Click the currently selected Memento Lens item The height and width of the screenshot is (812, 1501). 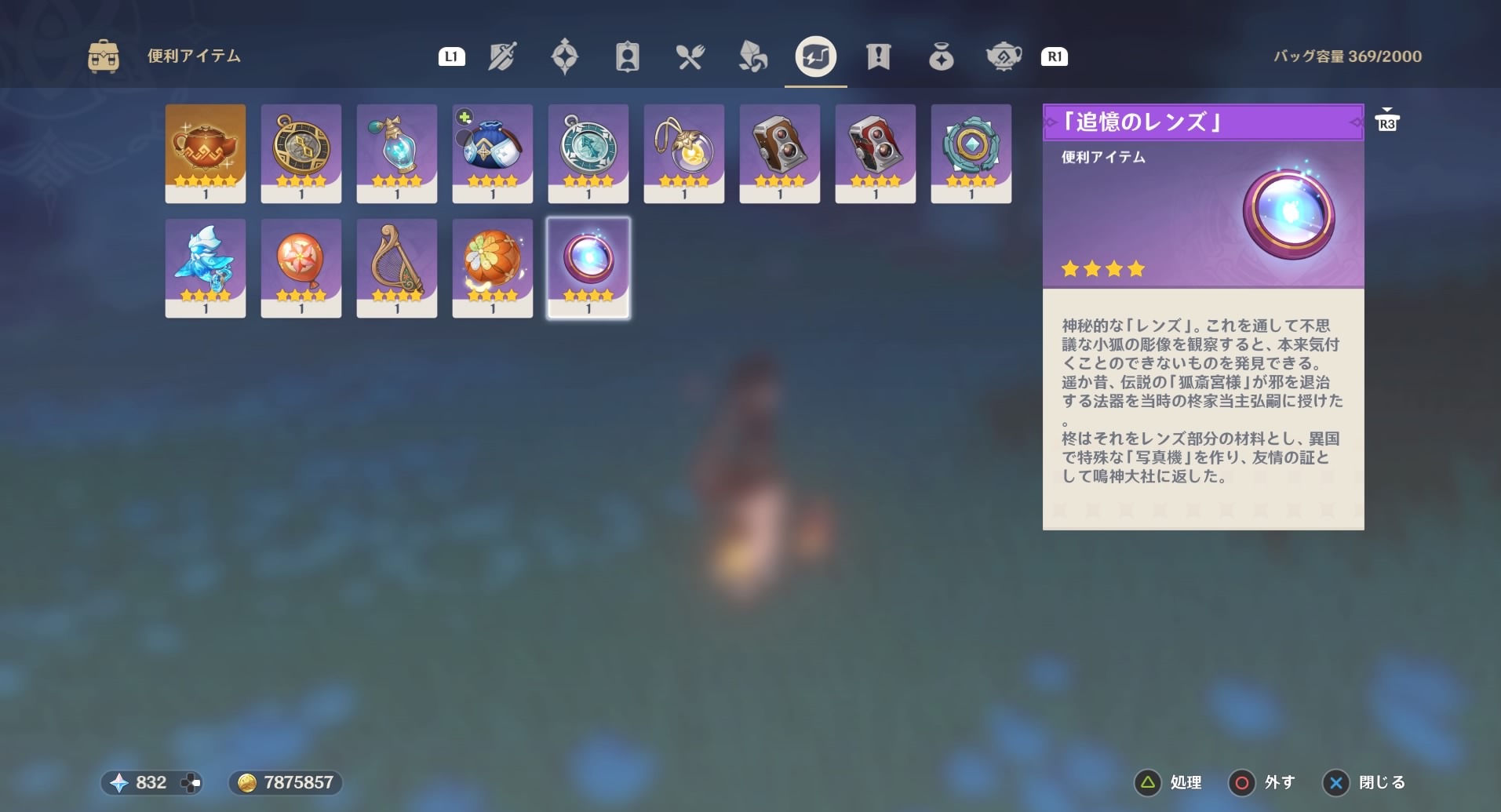(x=588, y=267)
